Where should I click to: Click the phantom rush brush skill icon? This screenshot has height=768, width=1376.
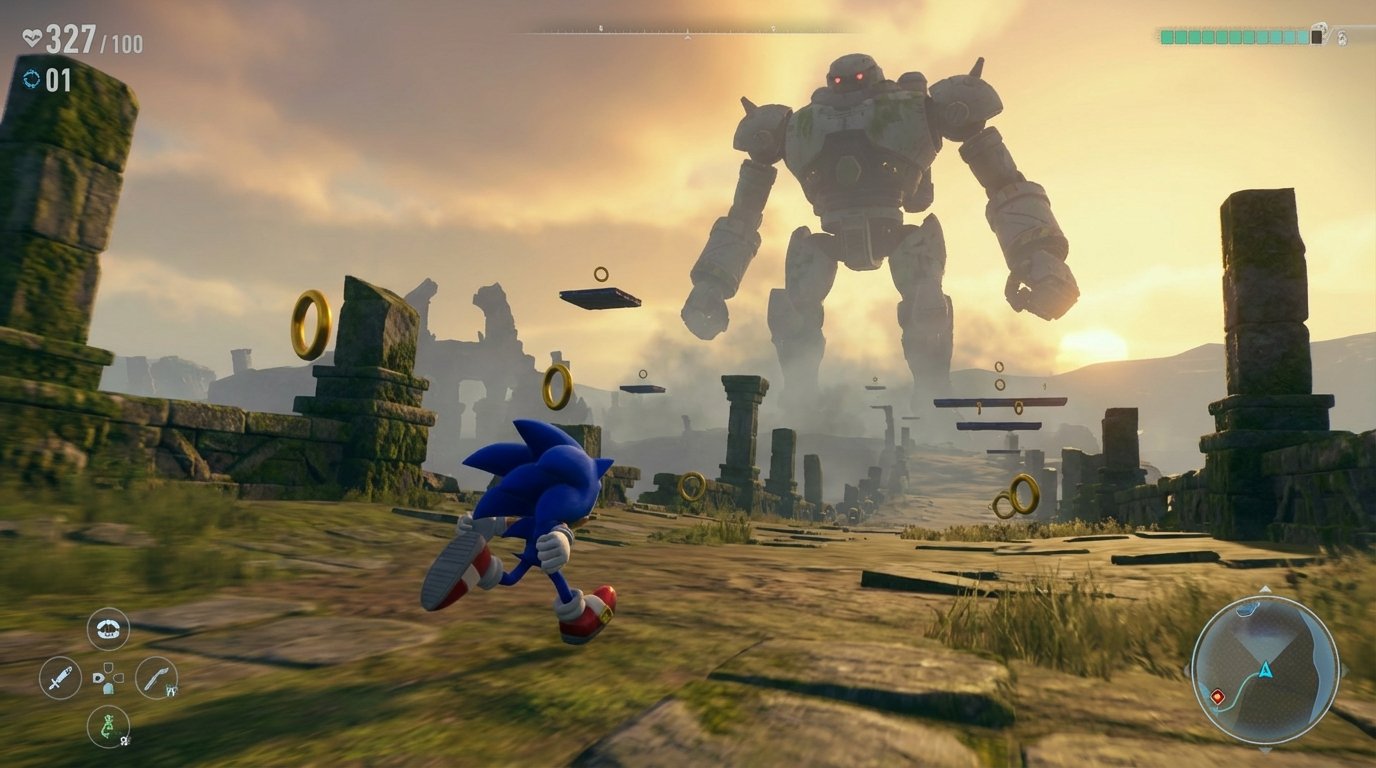coord(155,680)
